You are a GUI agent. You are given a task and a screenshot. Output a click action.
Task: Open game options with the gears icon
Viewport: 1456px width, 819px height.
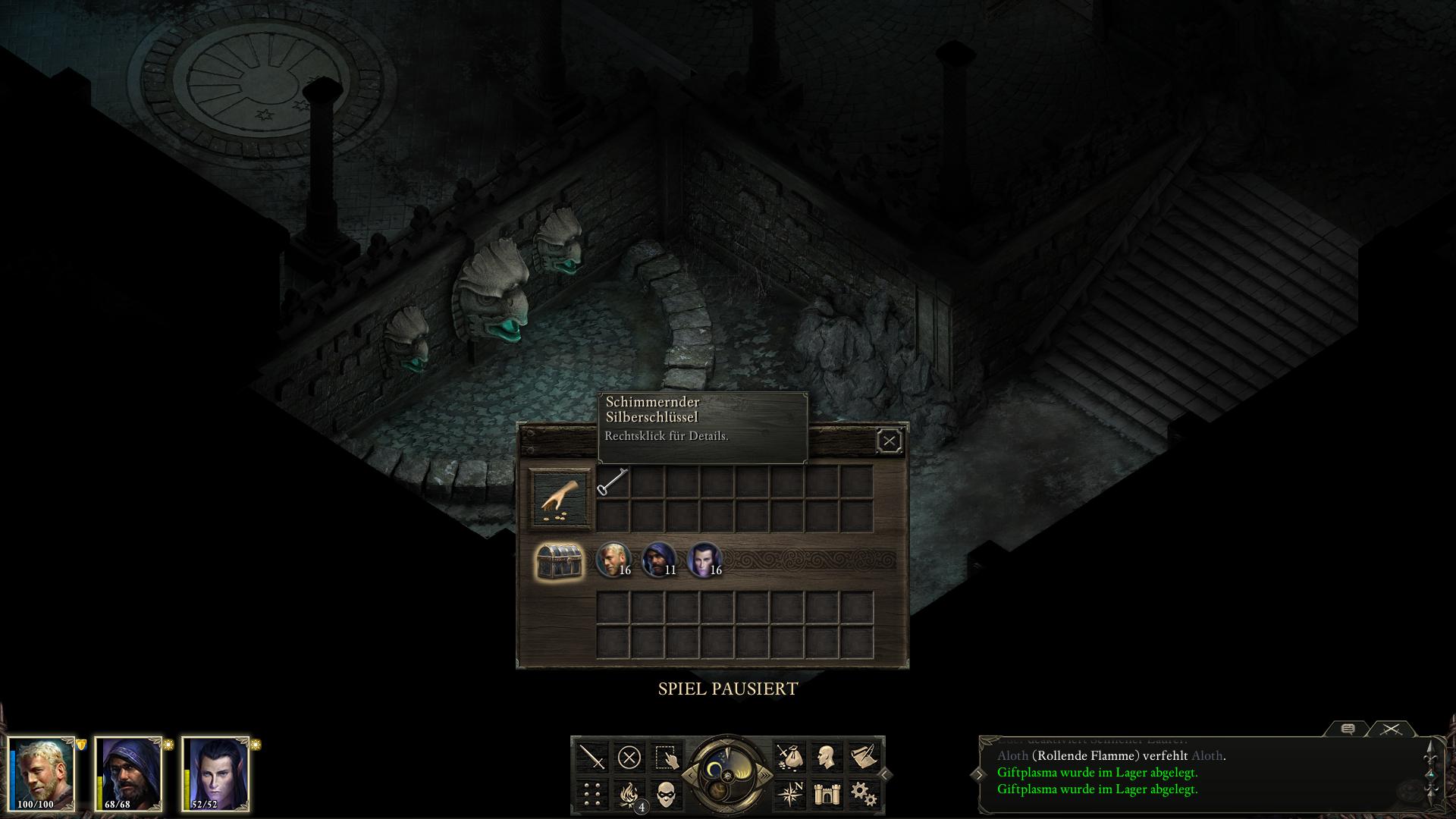(862, 794)
